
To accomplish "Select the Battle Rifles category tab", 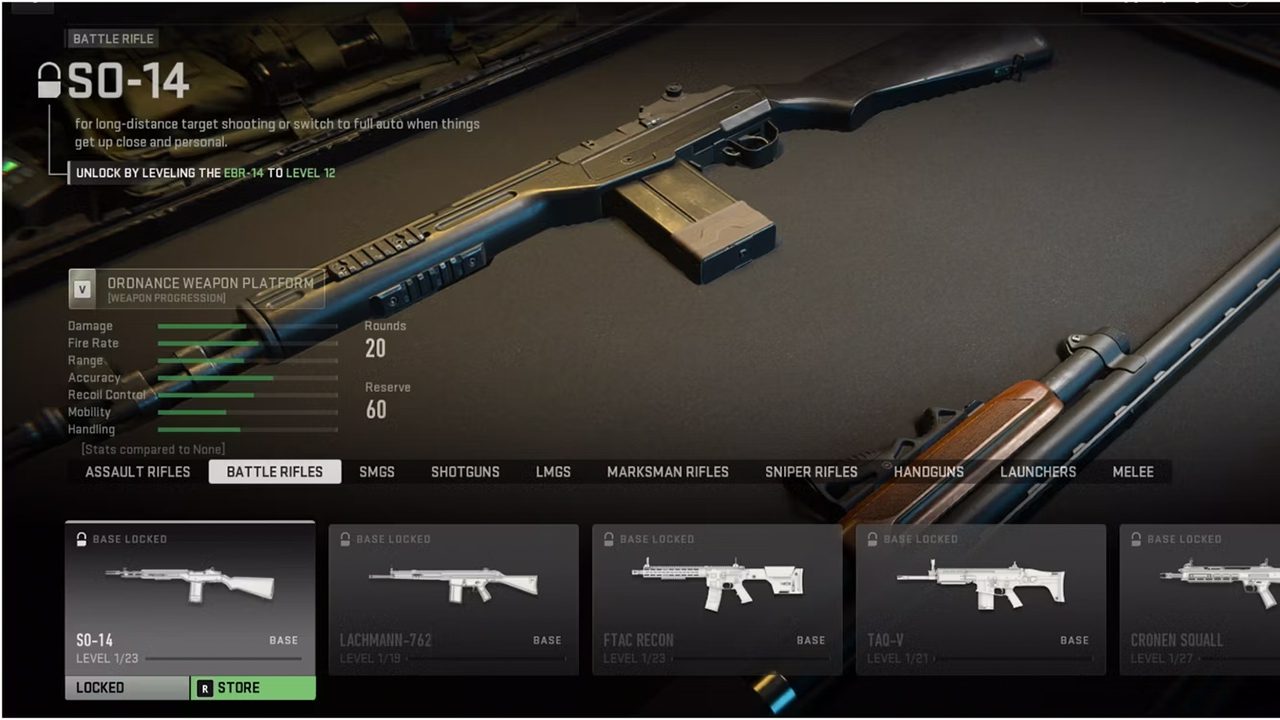I will [275, 472].
